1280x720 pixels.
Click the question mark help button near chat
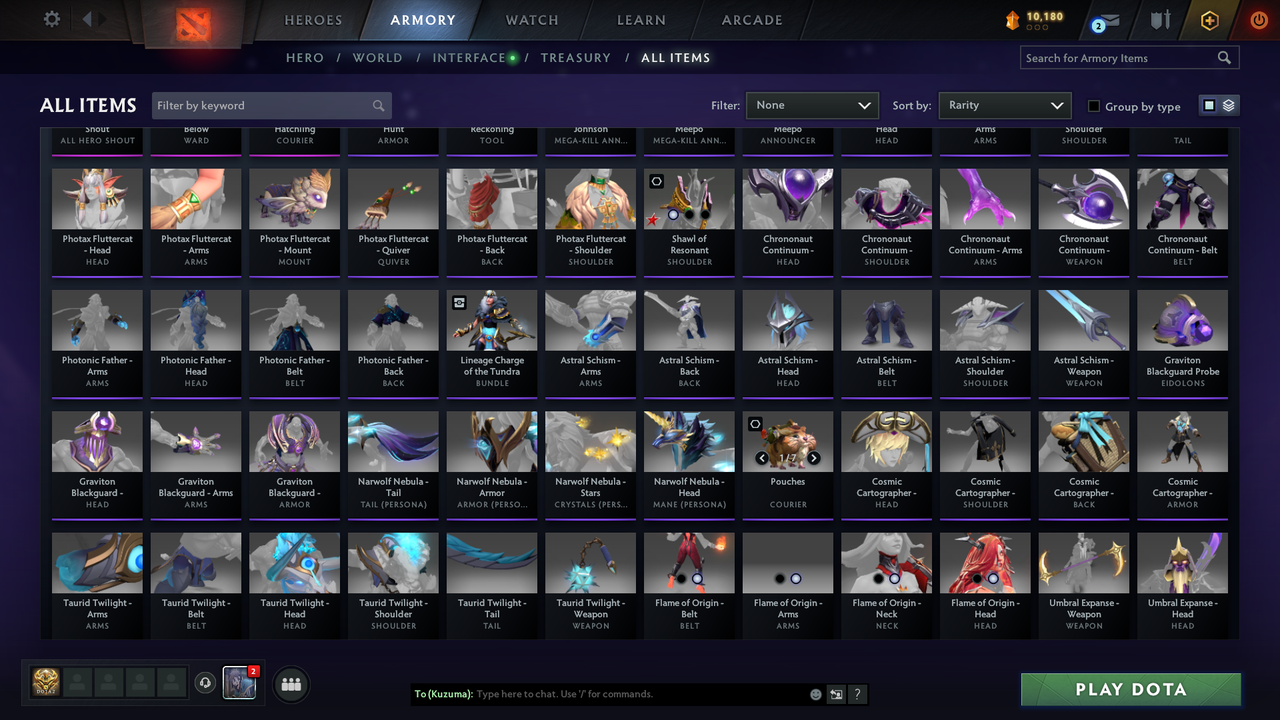858,694
